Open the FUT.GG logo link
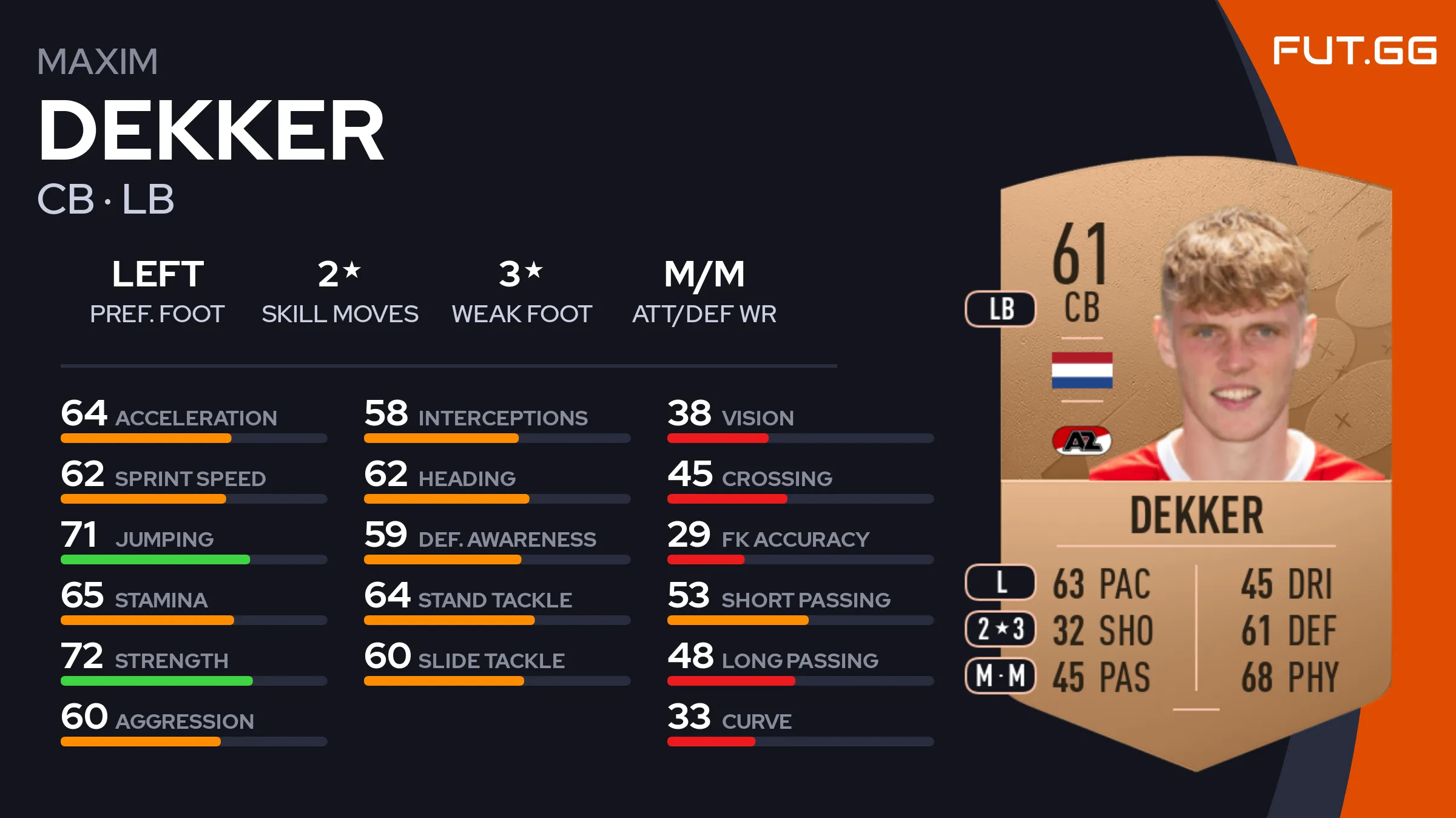The image size is (1456, 818). (x=1354, y=50)
